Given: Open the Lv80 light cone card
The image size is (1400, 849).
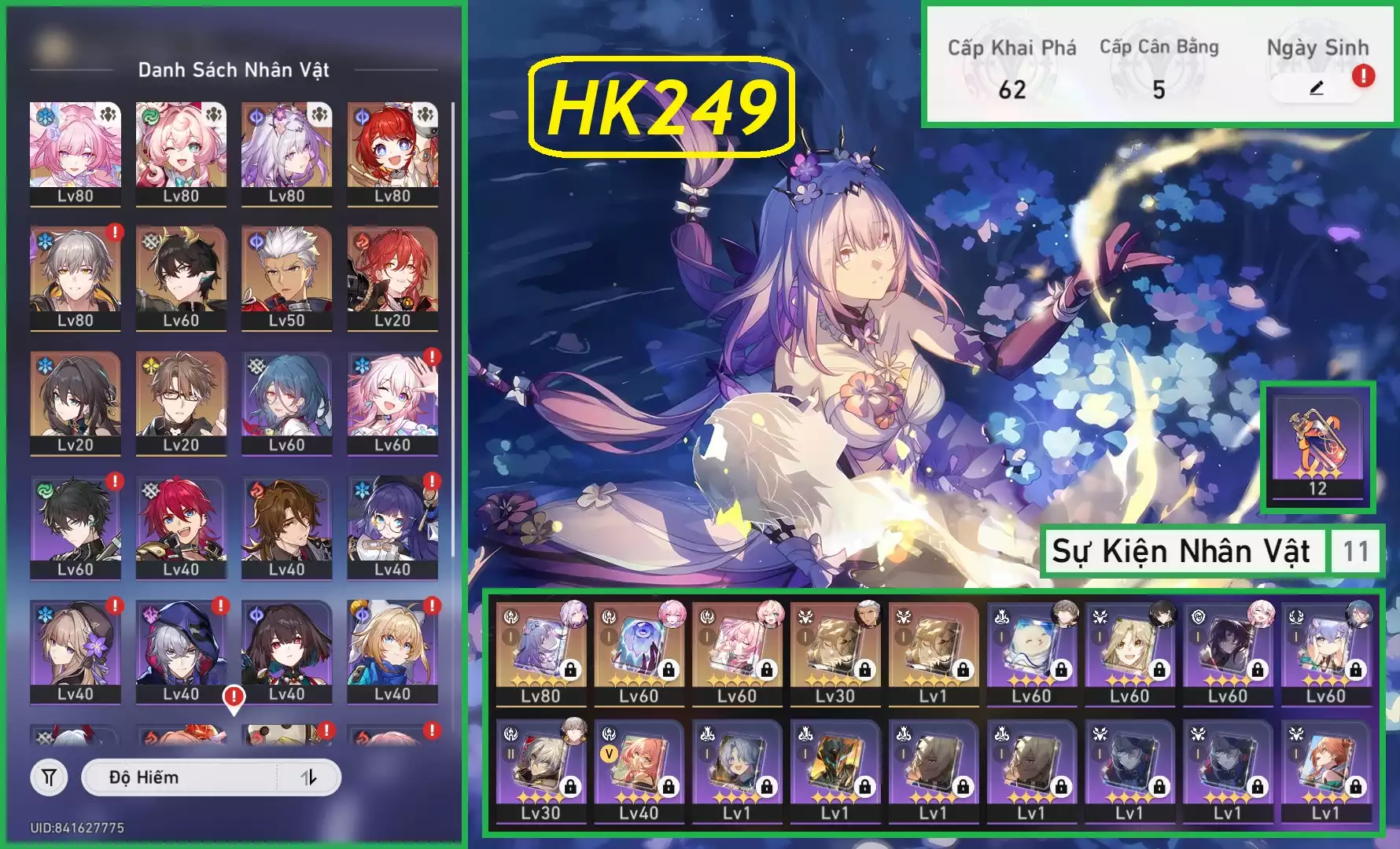Looking at the screenshot, I should 540,652.
